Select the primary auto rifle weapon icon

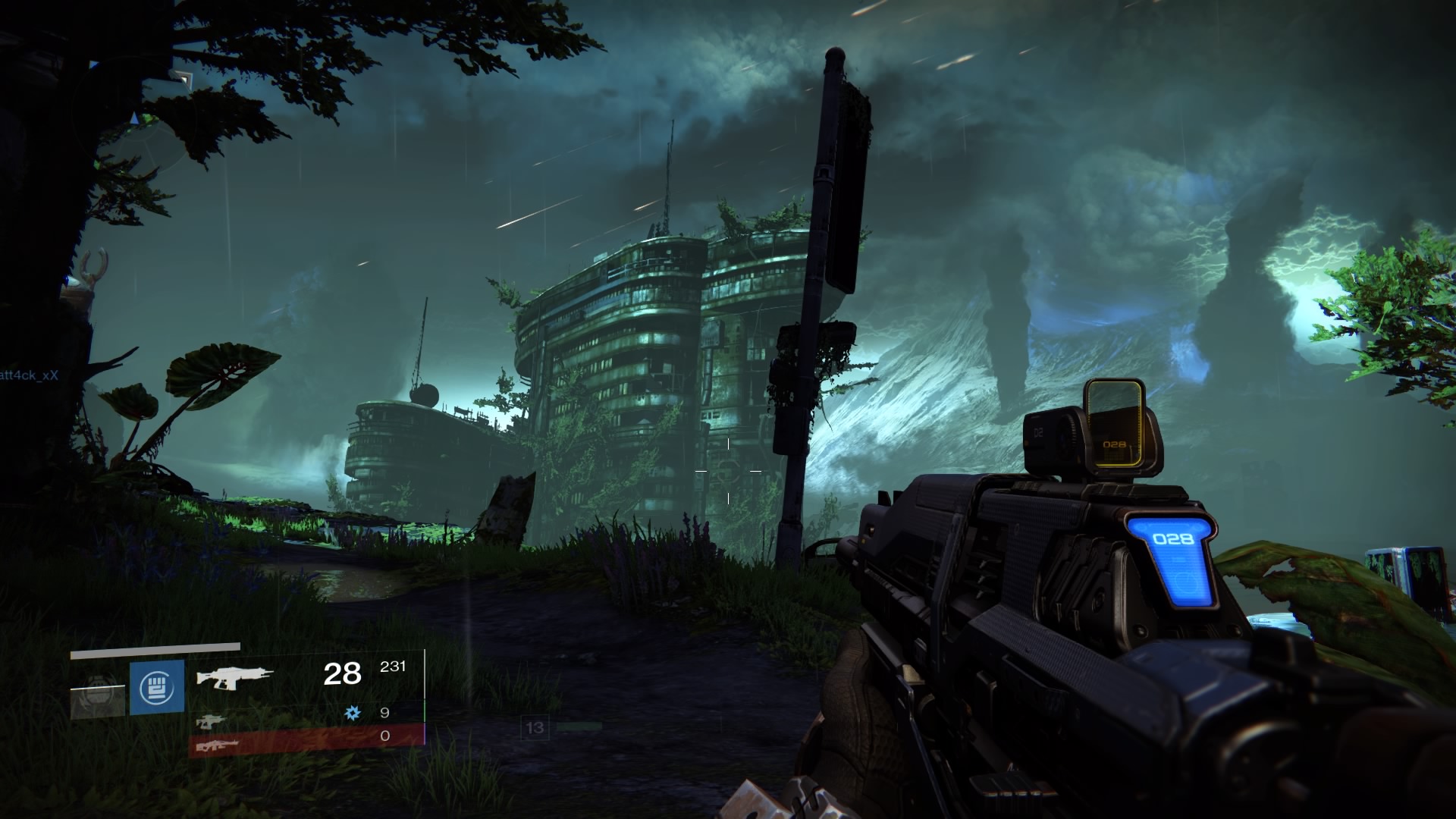242,674
